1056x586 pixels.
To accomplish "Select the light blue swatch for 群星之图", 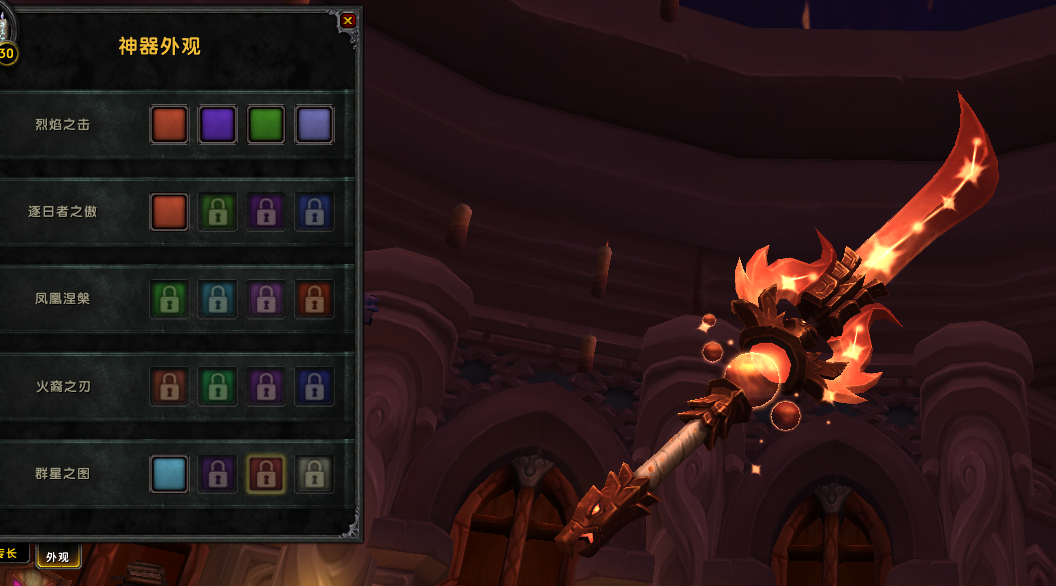I will 170,473.
